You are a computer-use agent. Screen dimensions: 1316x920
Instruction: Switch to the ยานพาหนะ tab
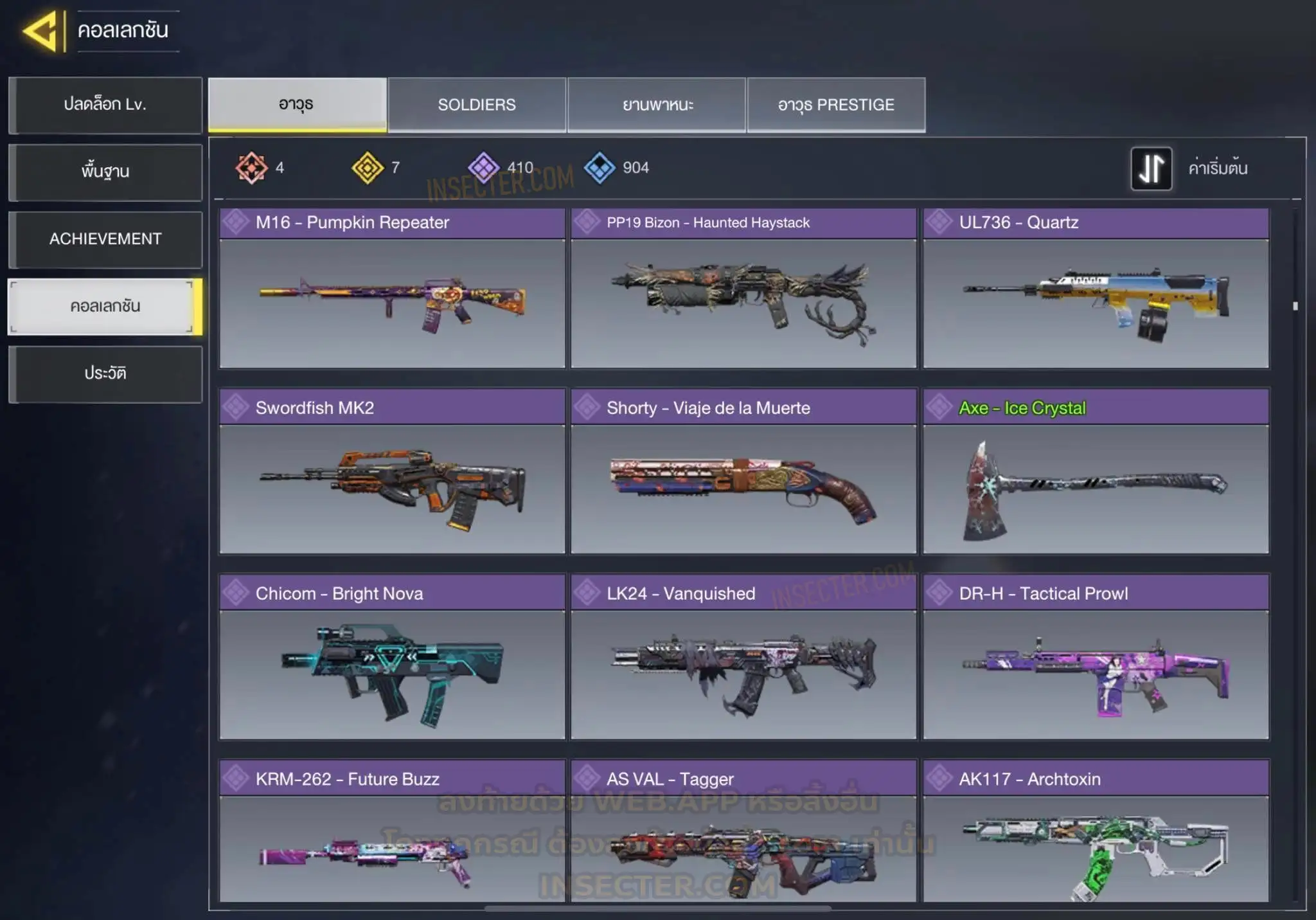pyautogui.click(x=657, y=105)
